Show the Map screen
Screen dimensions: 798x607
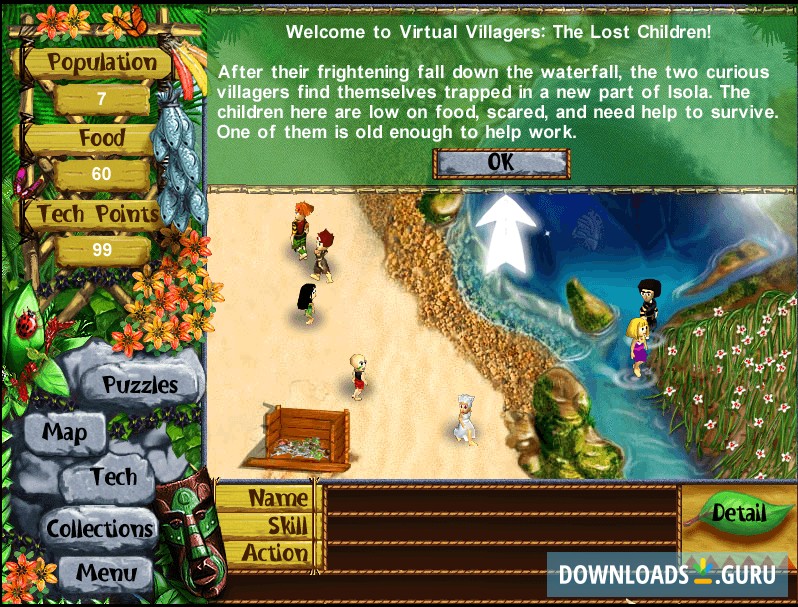[x=65, y=433]
